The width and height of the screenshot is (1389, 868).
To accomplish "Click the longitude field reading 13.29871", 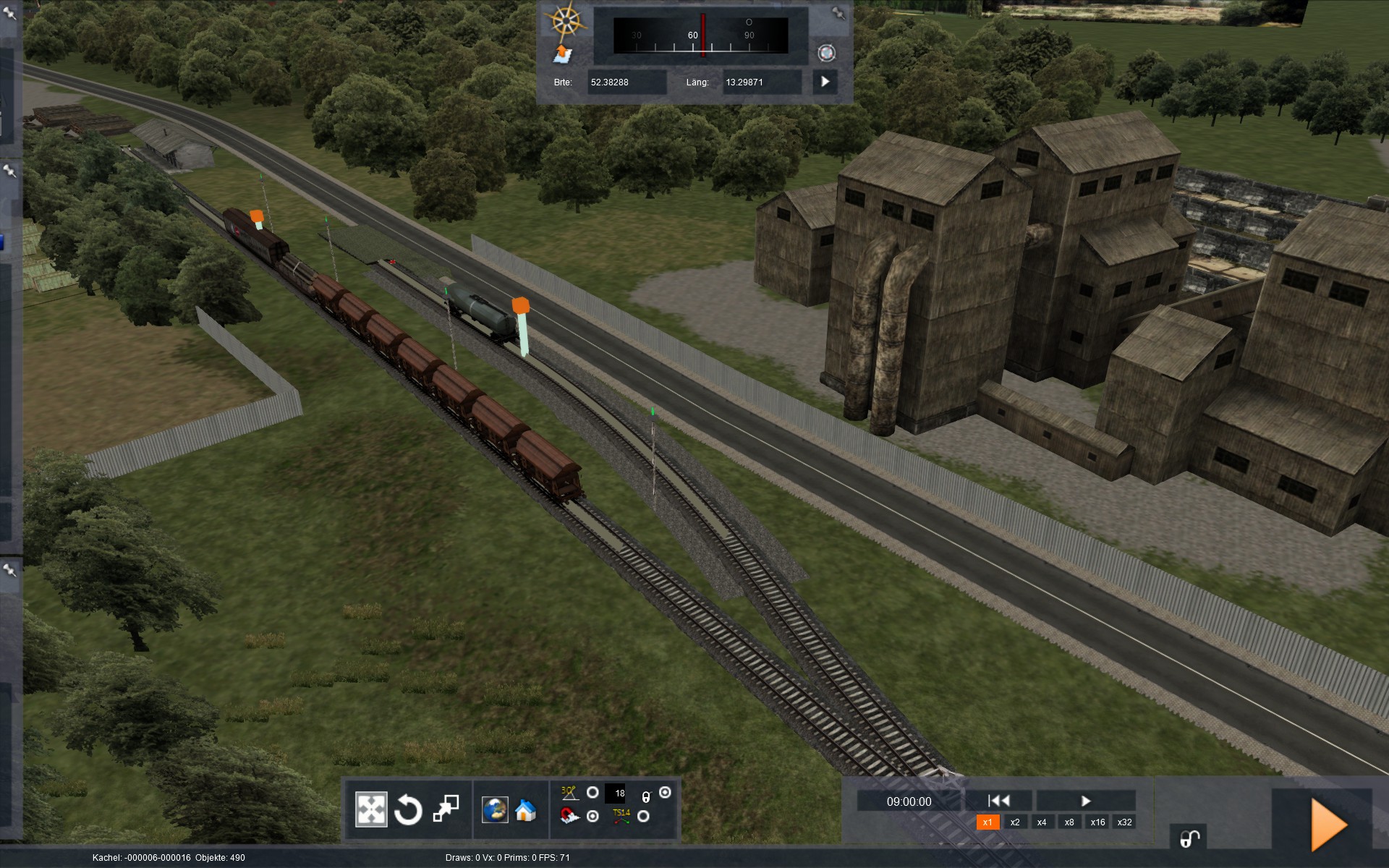I will tap(761, 82).
